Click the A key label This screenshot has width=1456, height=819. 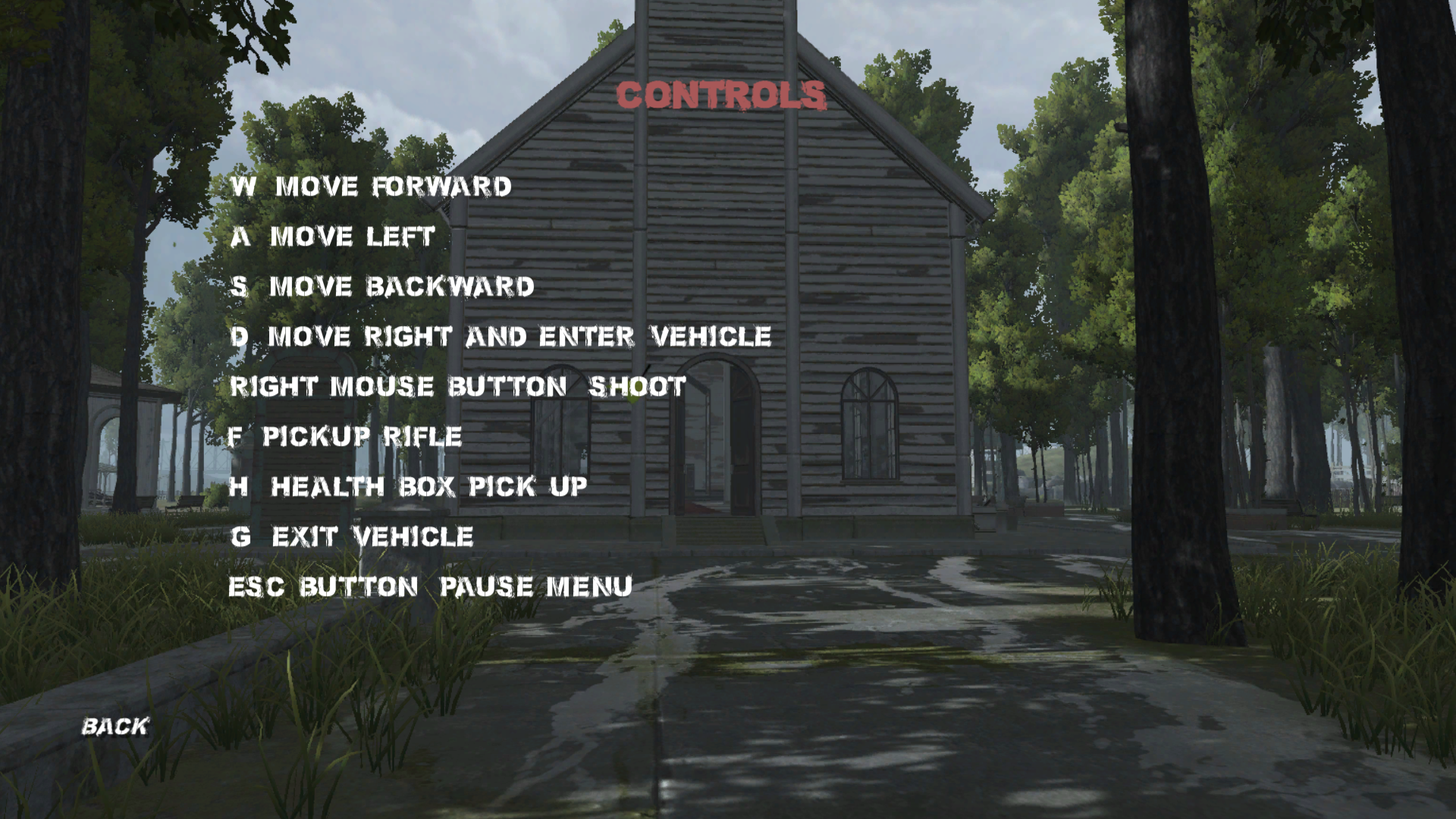tap(239, 237)
